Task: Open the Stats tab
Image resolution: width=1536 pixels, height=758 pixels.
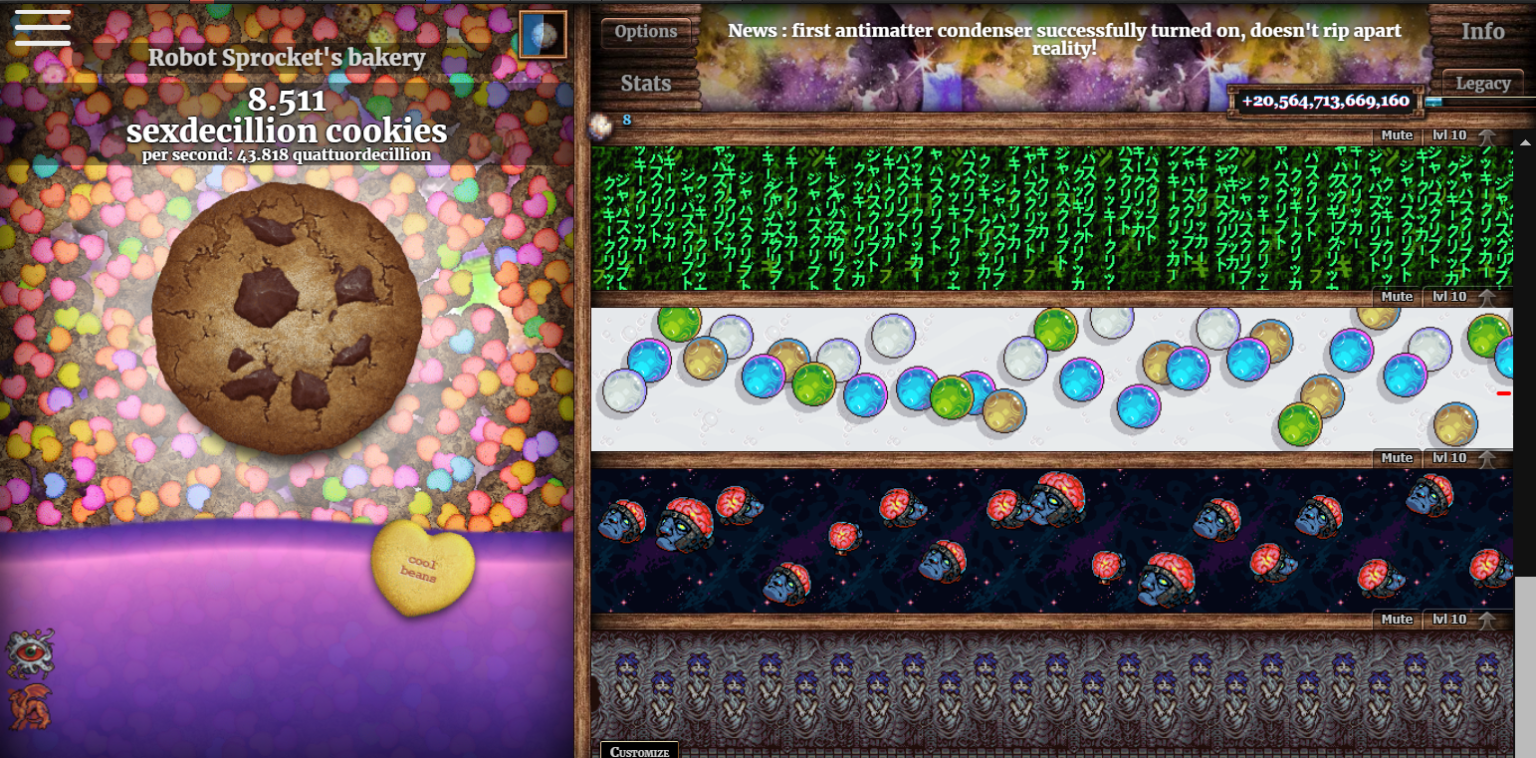Action: [643, 83]
